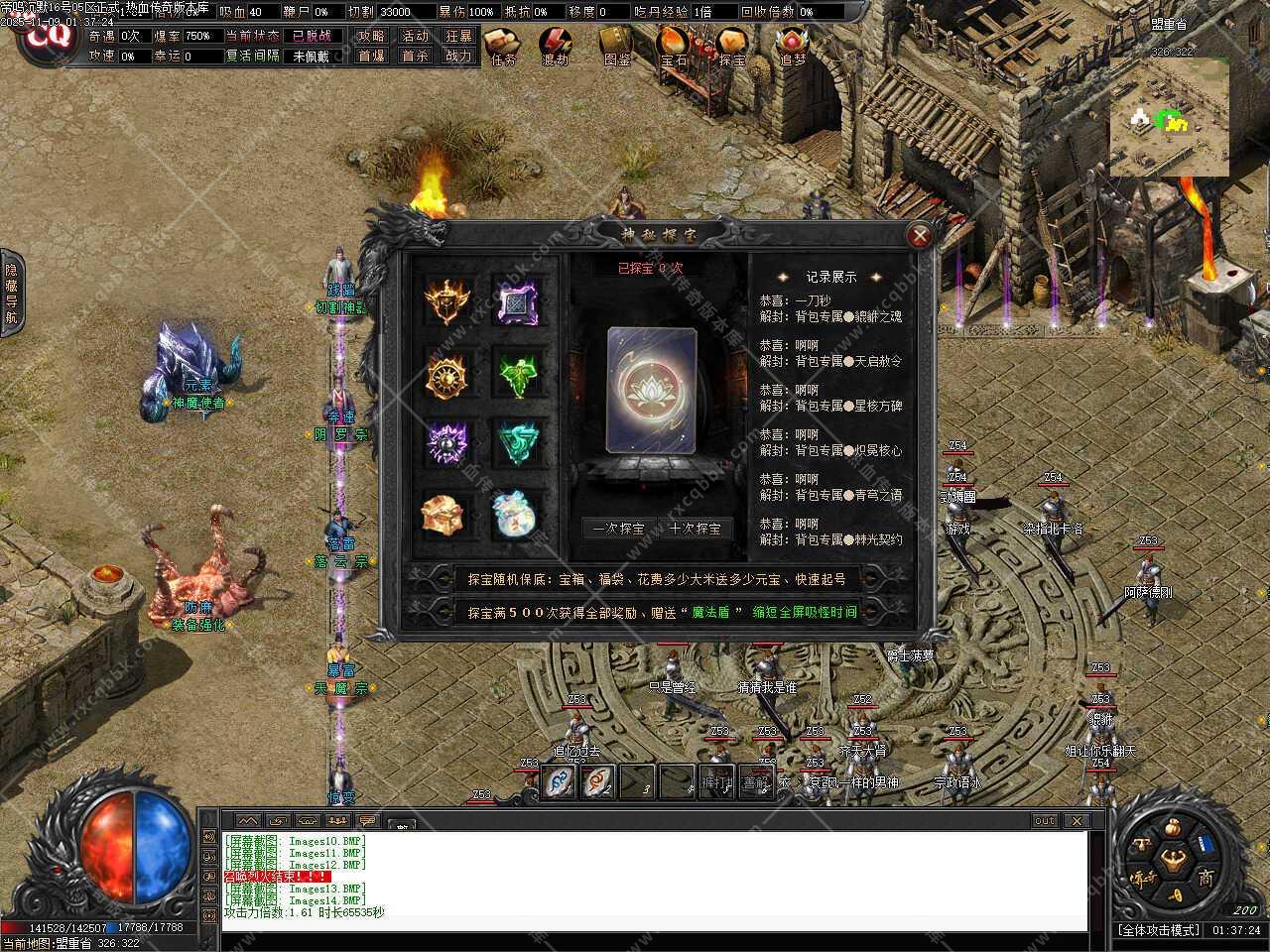
Task: Select the lucky bag reward icon
Action: pos(515,514)
